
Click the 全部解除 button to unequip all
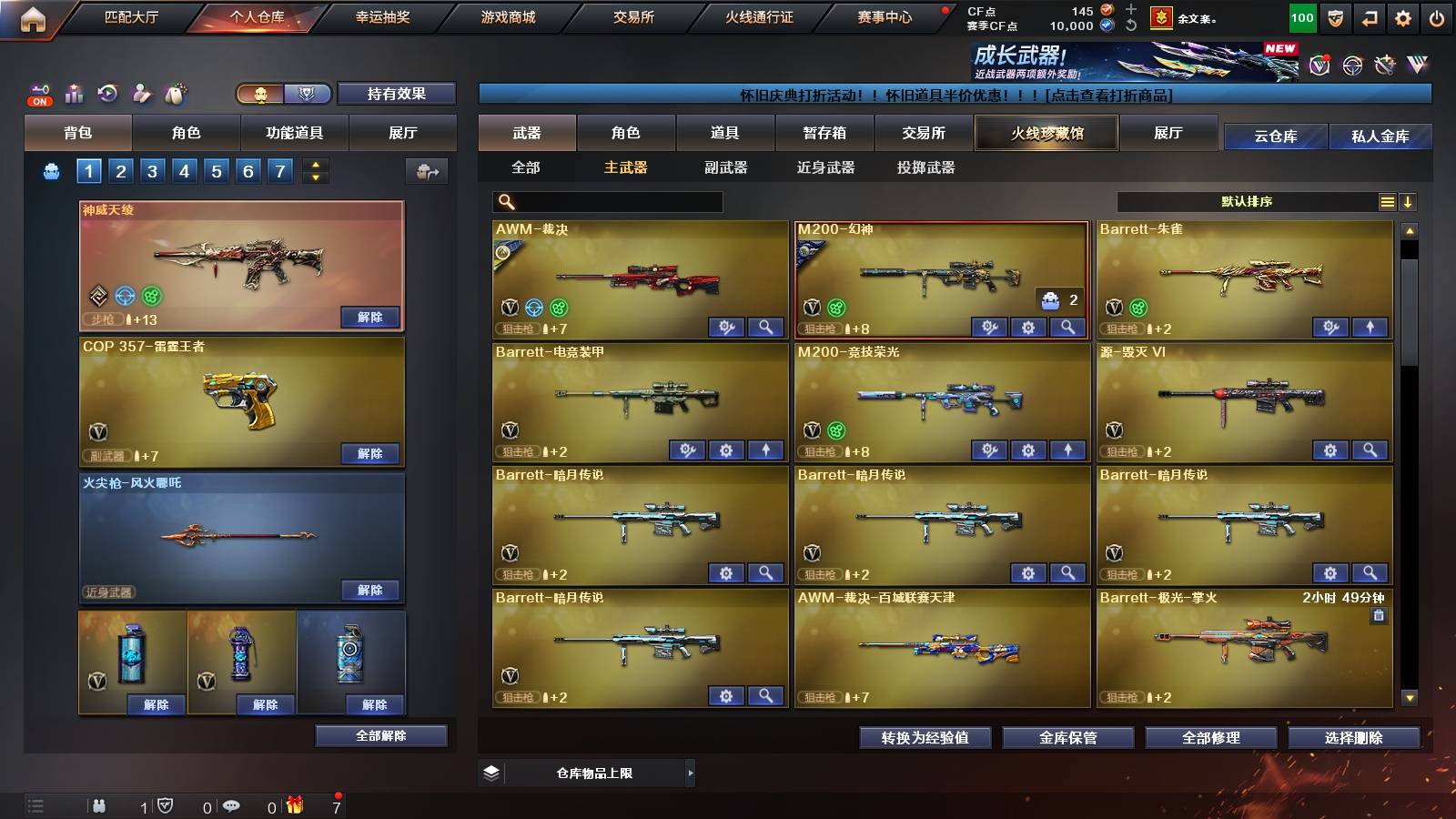coord(381,735)
